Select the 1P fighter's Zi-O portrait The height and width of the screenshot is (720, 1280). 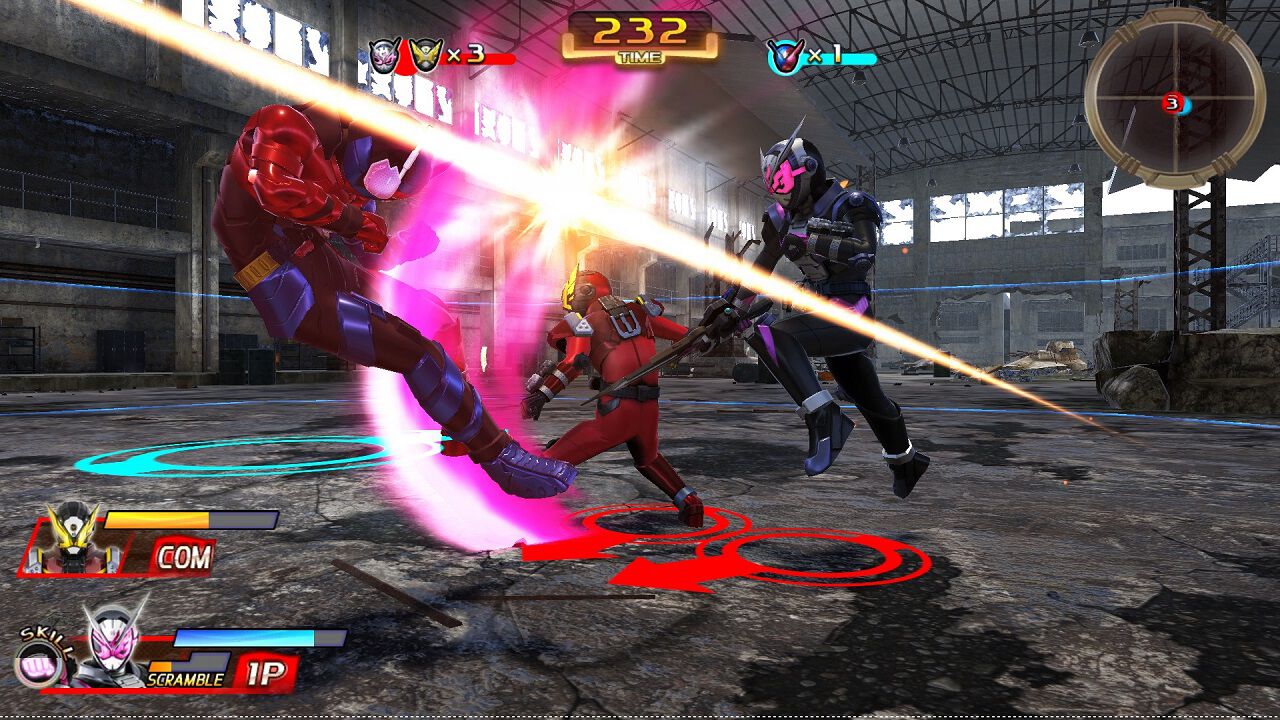(x=116, y=647)
